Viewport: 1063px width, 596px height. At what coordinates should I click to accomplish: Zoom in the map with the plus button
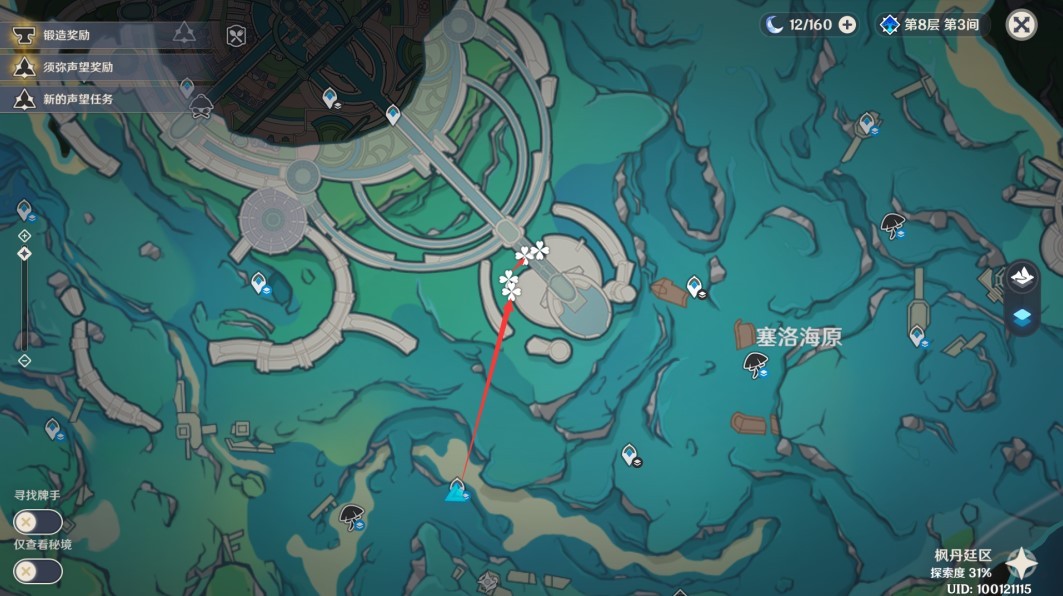click(x=25, y=236)
